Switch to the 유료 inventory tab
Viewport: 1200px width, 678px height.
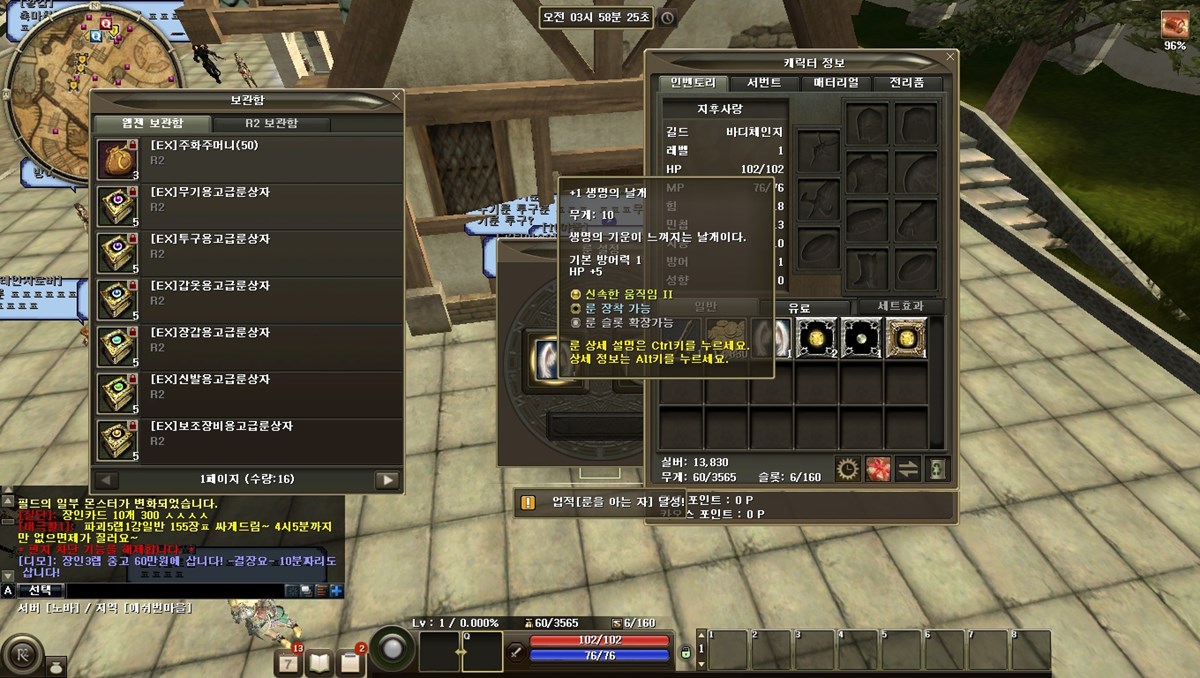pyautogui.click(x=799, y=306)
